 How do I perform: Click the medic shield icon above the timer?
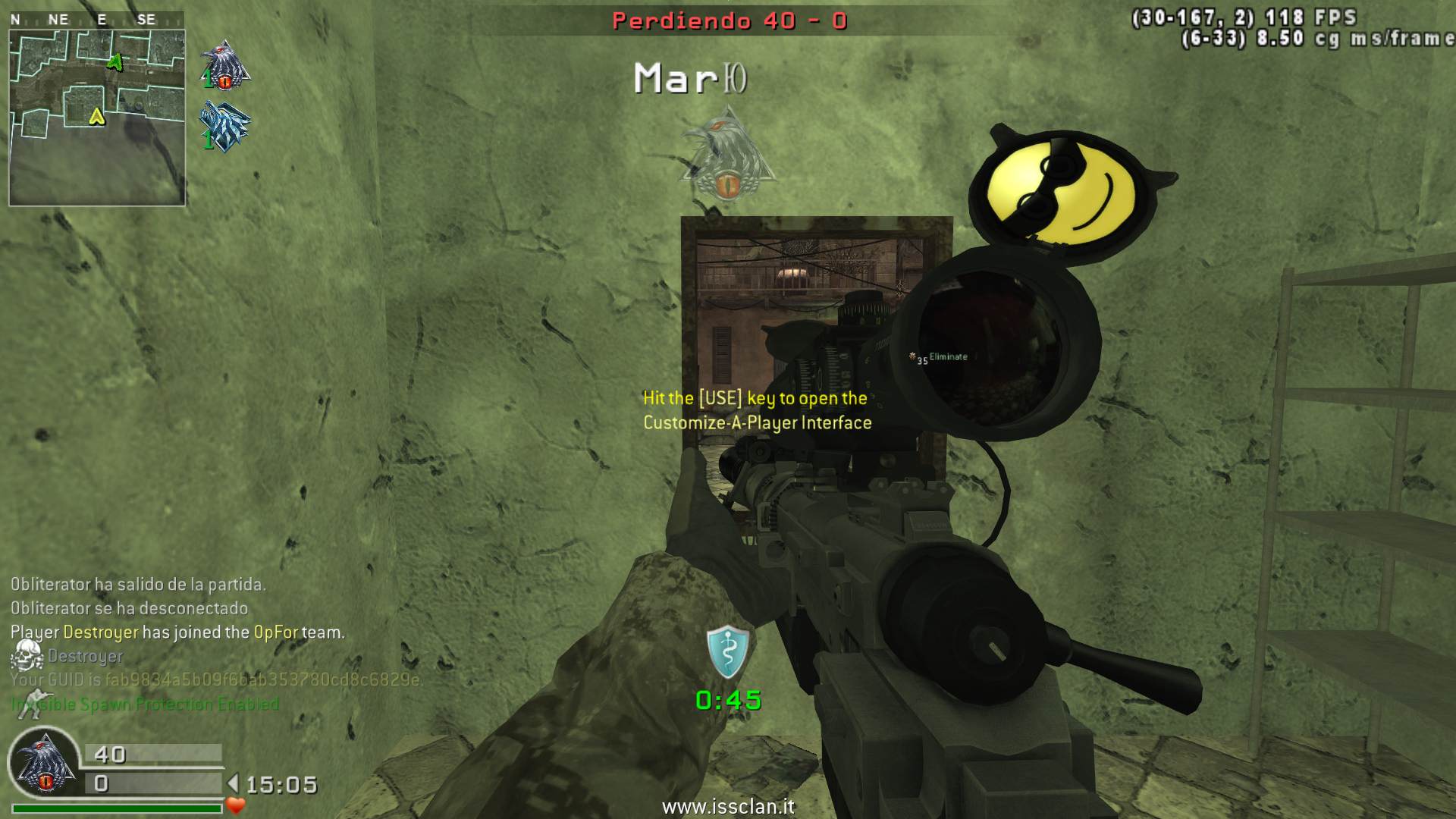[727, 652]
